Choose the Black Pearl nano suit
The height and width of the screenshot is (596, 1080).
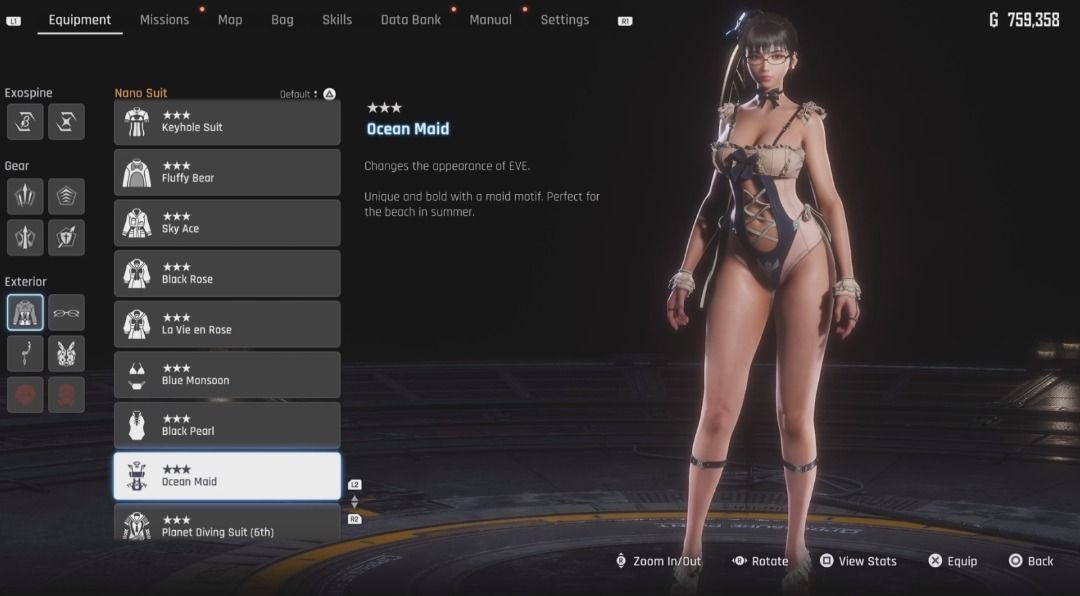coord(227,426)
